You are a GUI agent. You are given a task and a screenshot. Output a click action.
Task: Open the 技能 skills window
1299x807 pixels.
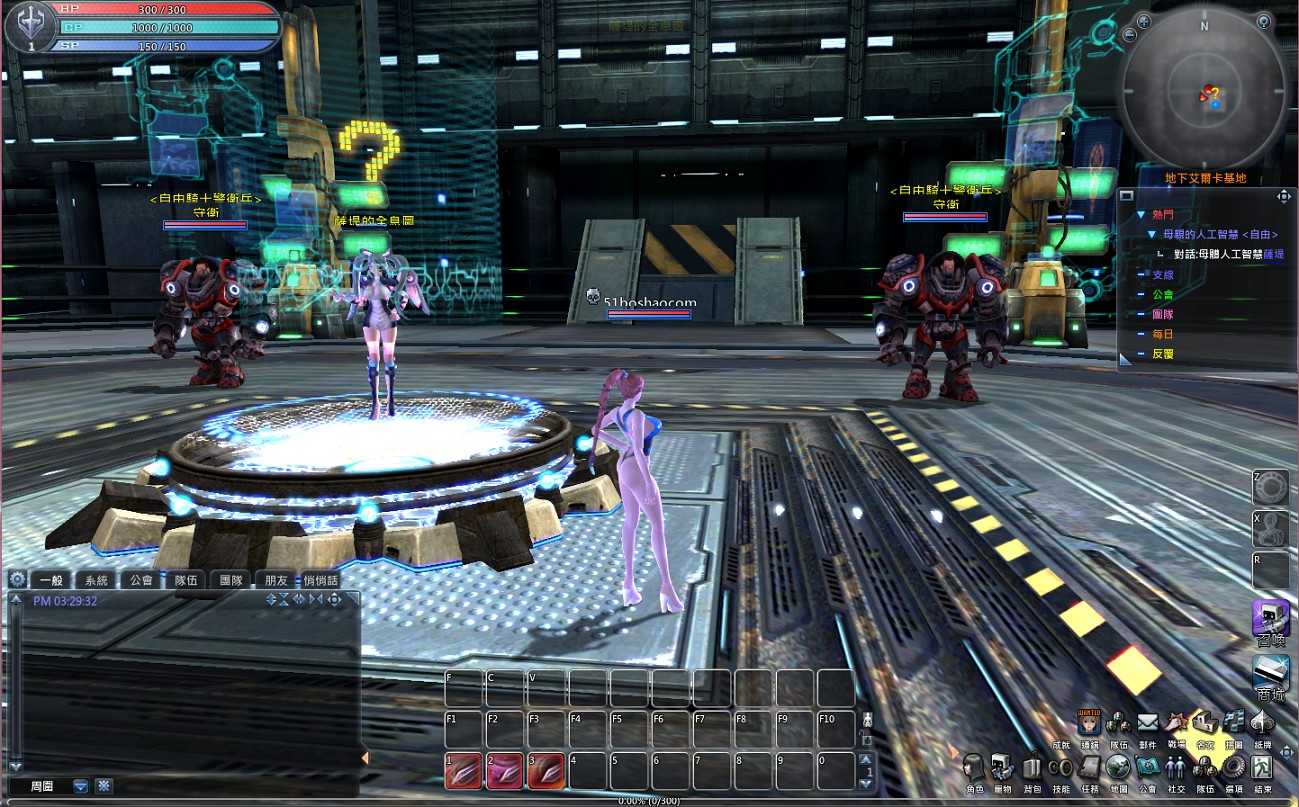coord(1061,768)
